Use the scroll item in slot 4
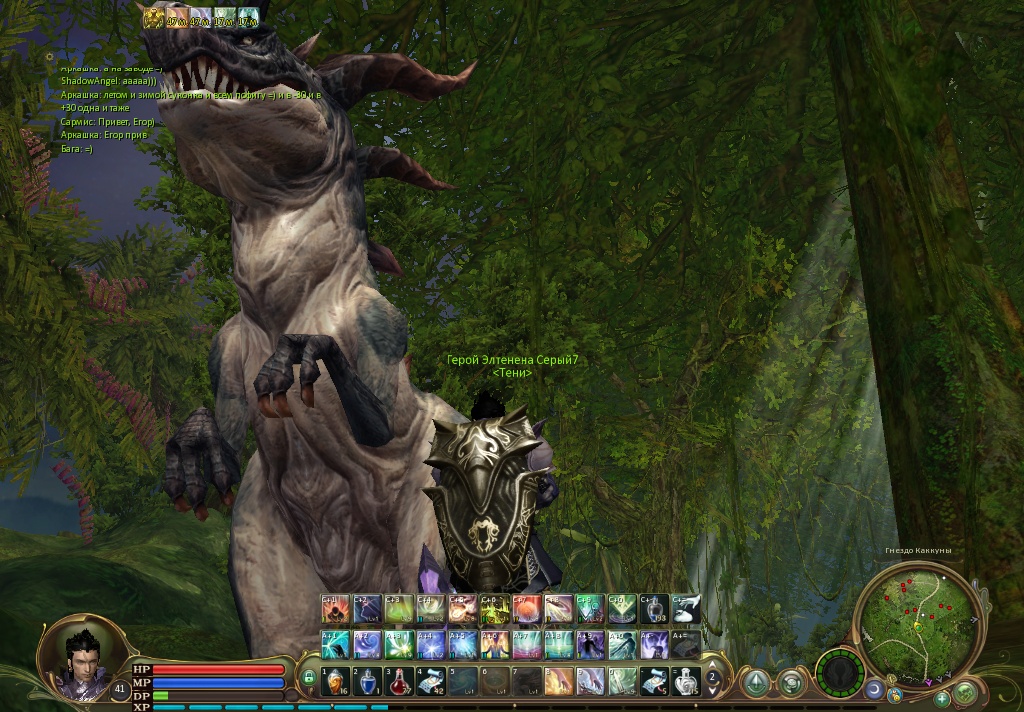This screenshot has height=712, width=1024. tap(431, 682)
